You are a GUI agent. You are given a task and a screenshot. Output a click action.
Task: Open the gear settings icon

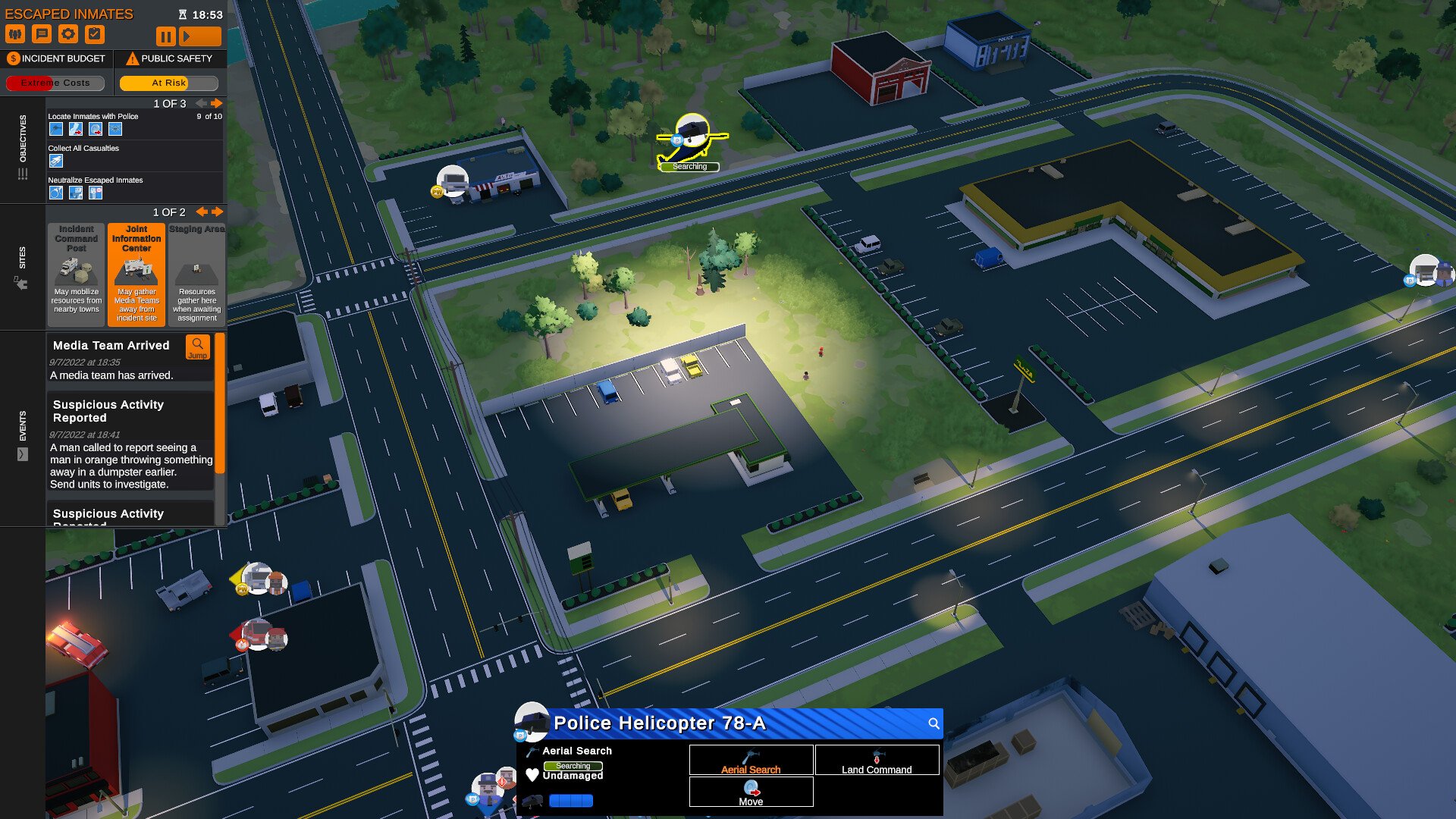pyautogui.click(x=68, y=34)
